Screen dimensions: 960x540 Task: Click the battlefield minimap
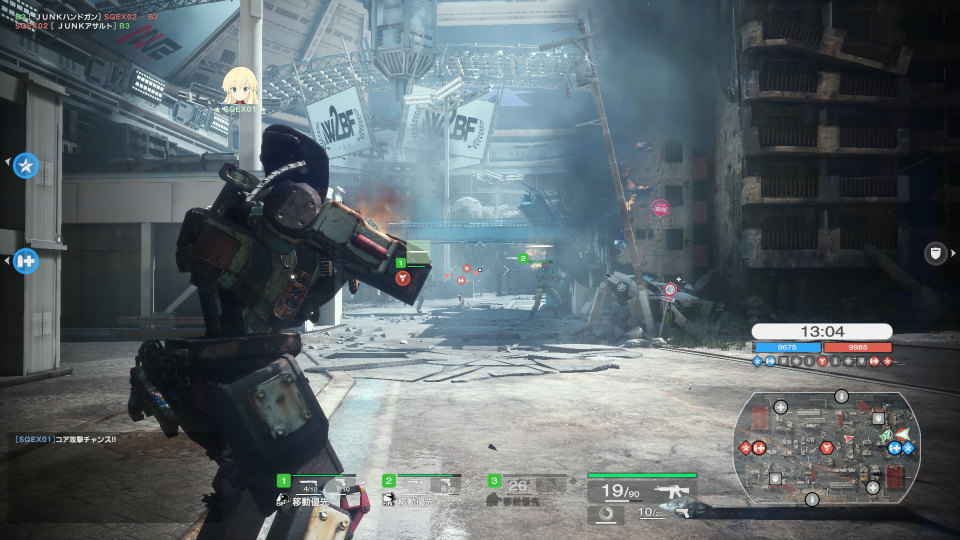826,447
